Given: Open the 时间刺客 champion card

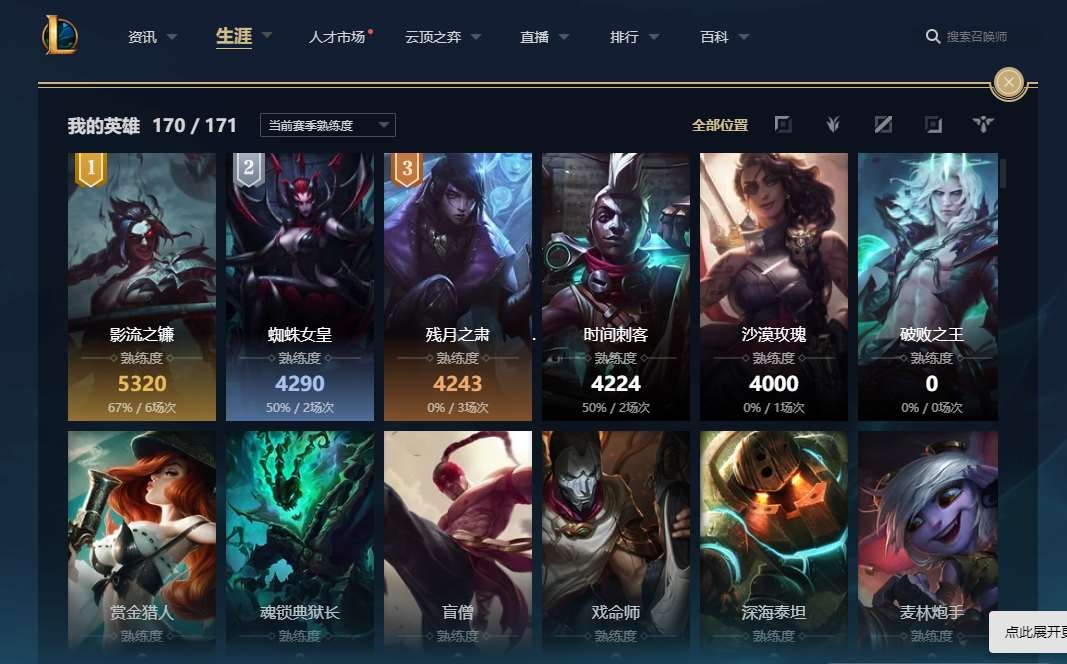Looking at the screenshot, I should pyautogui.click(x=616, y=286).
